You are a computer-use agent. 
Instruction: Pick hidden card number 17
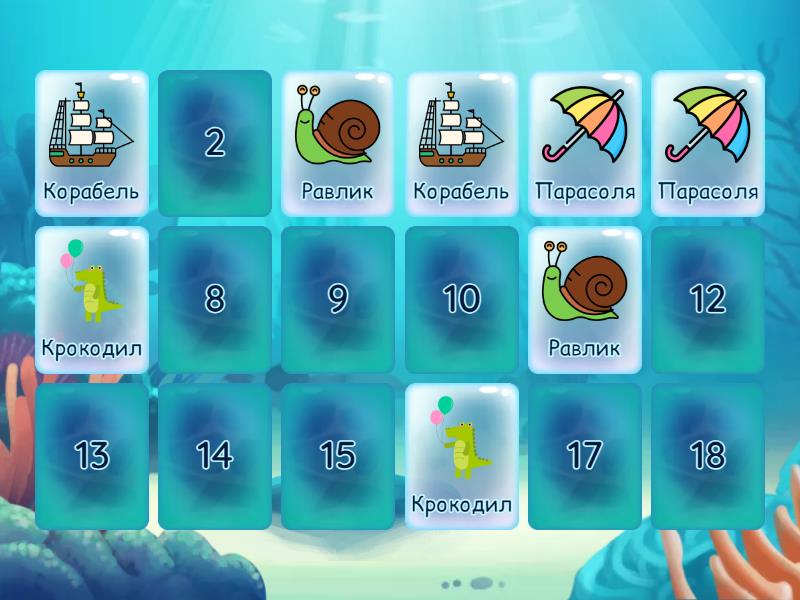(x=585, y=456)
